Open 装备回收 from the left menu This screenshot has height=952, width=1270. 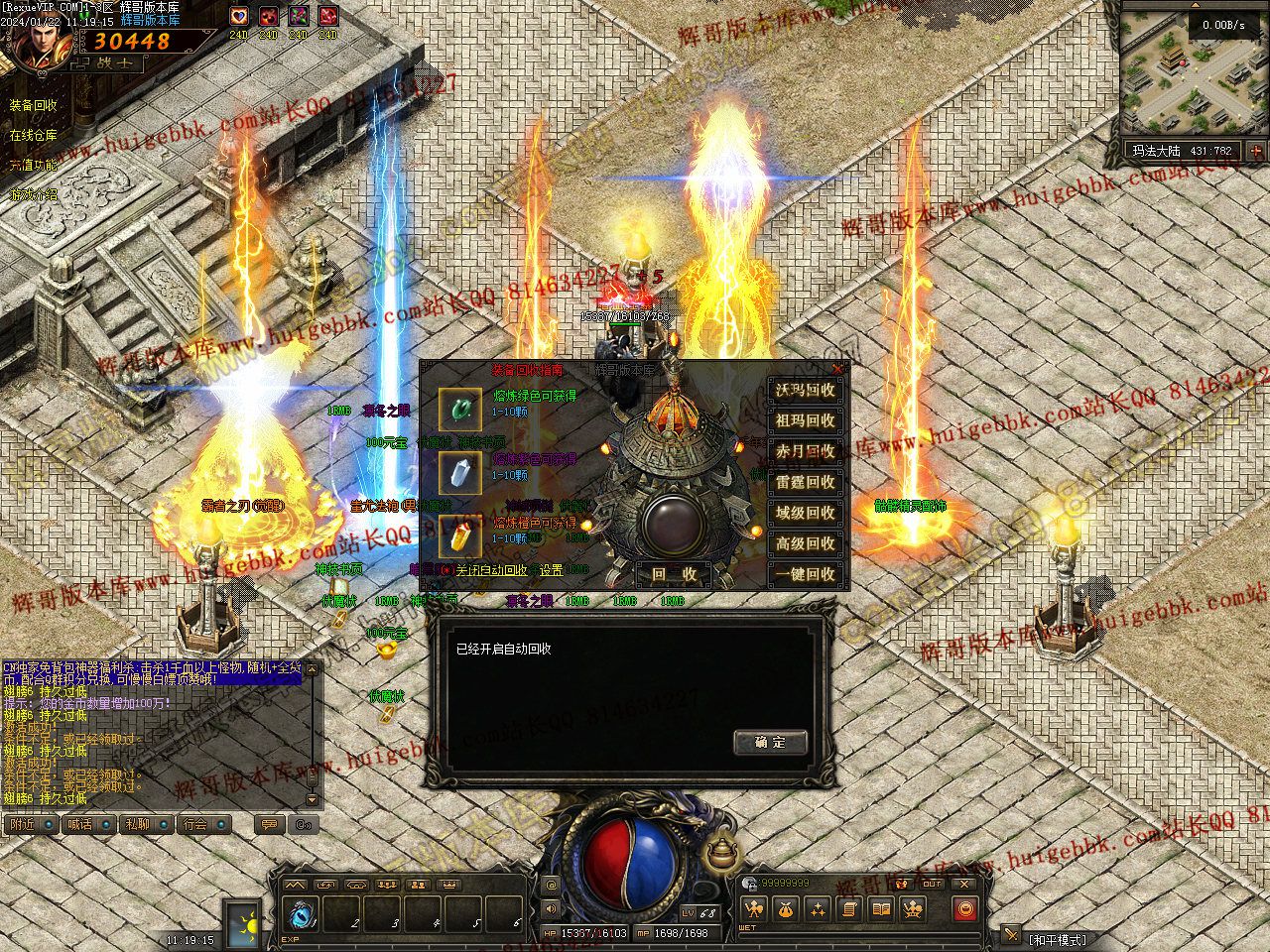(x=34, y=105)
